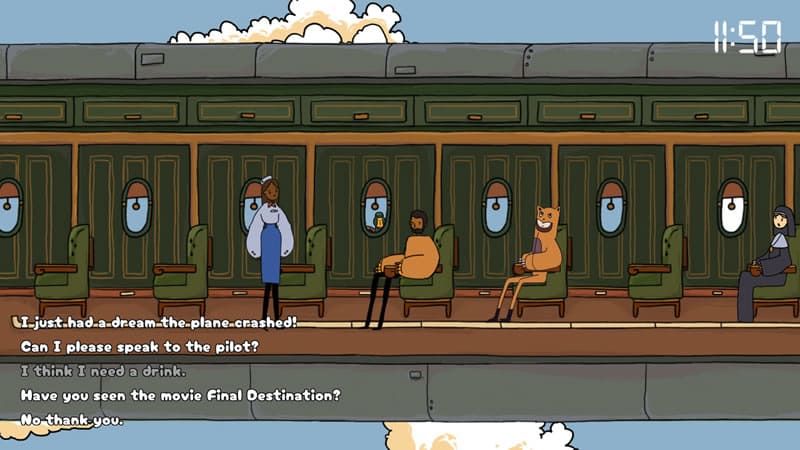Pick the "I think I need a drink." reply

click(102, 371)
